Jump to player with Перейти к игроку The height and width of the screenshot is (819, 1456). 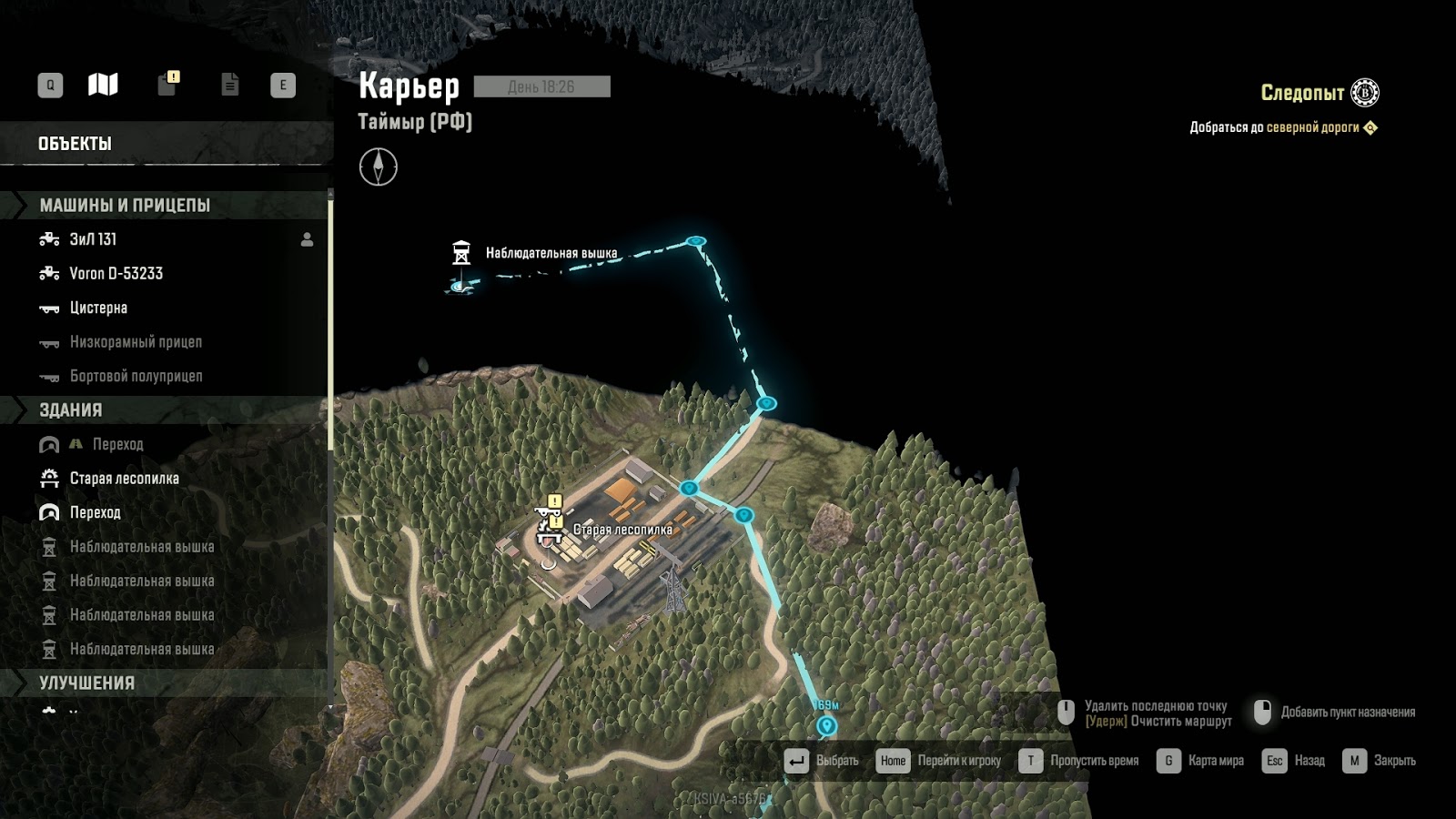point(939,761)
